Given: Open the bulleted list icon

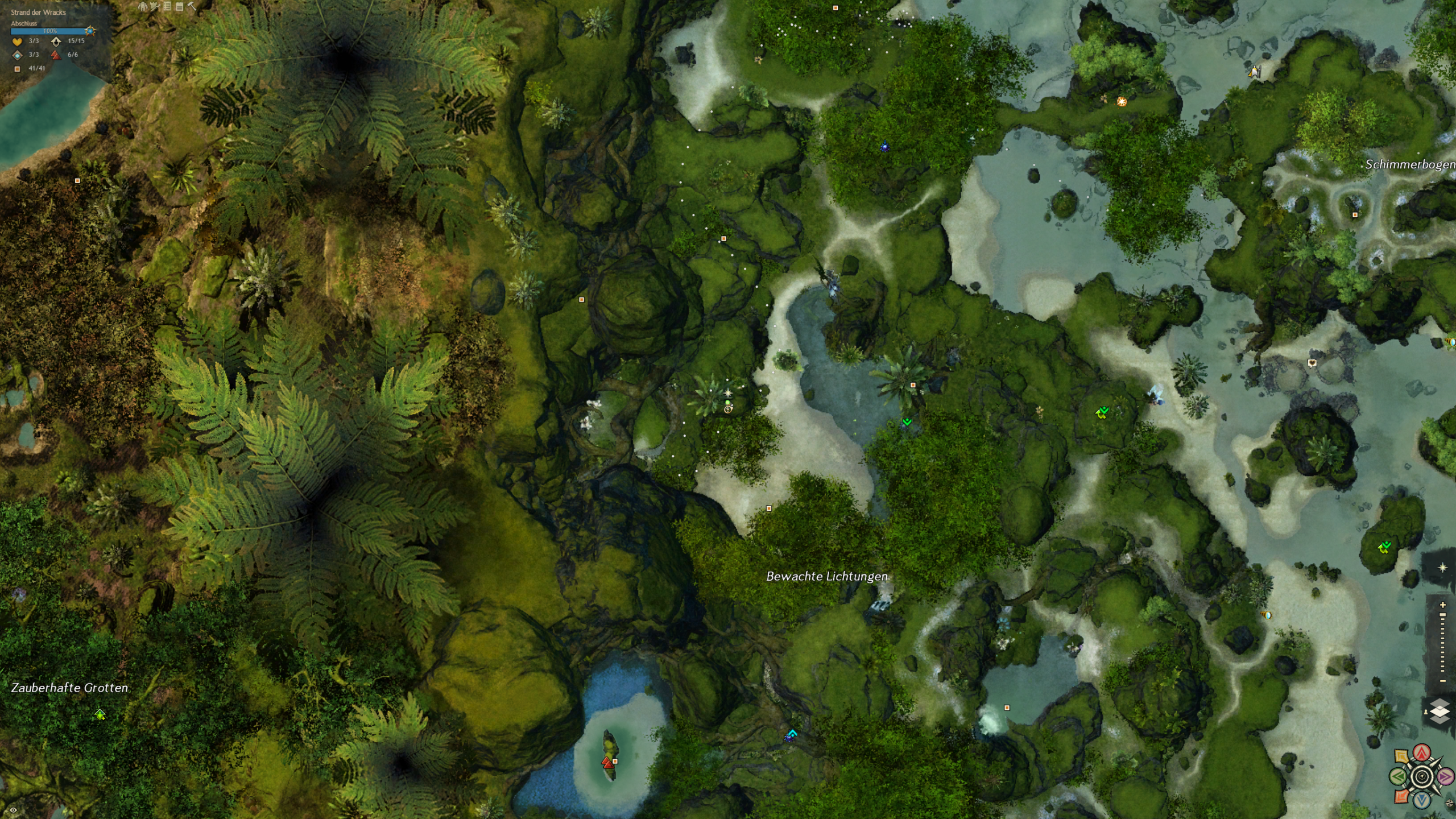Looking at the screenshot, I should pyautogui.click(x=167, y=7).
